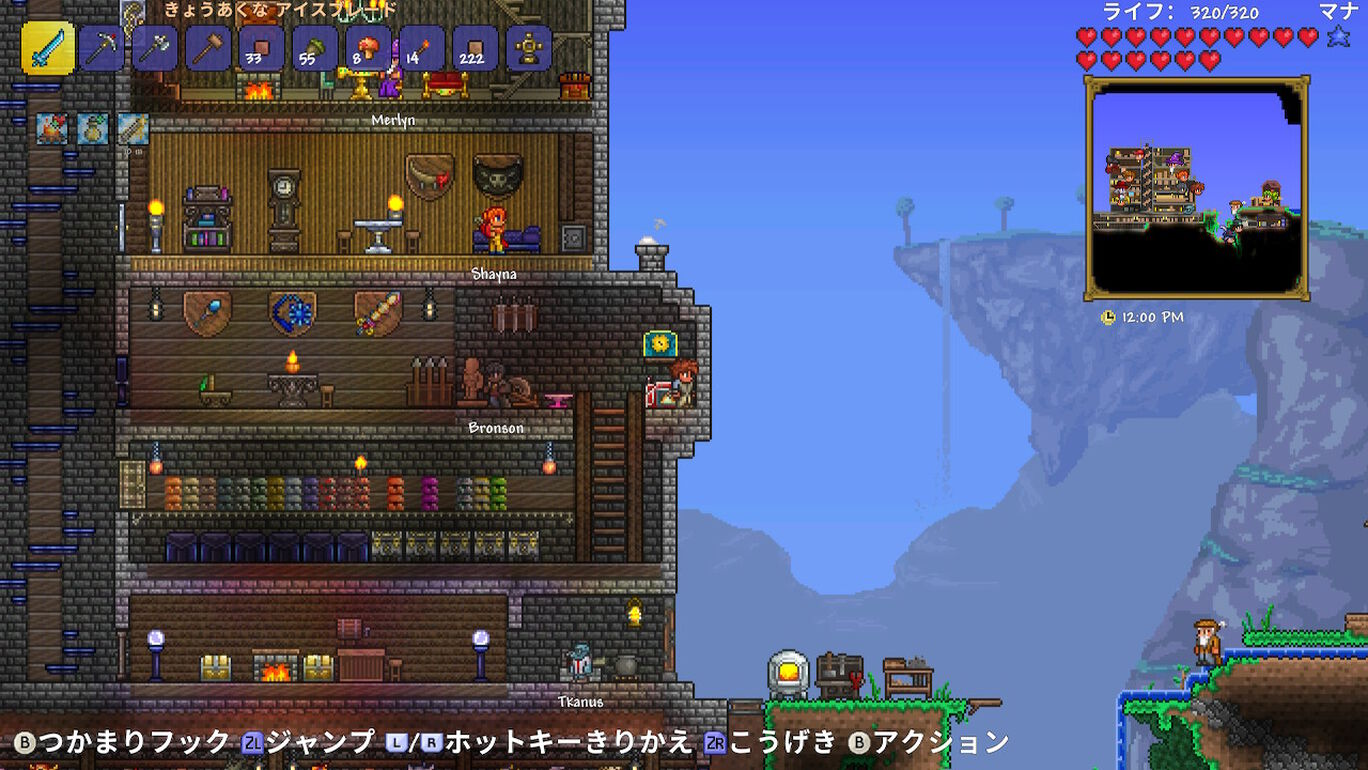Select the hammer tool in the hotbar
The width and height of the screenshot is (1368, 770).
[x=209, y=47]
